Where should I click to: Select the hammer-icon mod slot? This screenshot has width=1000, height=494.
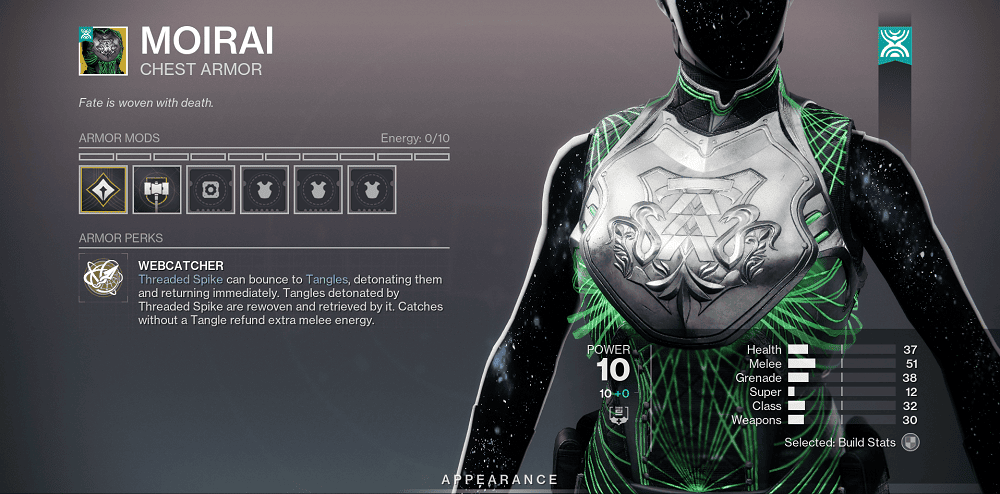[x=157, y=190]
